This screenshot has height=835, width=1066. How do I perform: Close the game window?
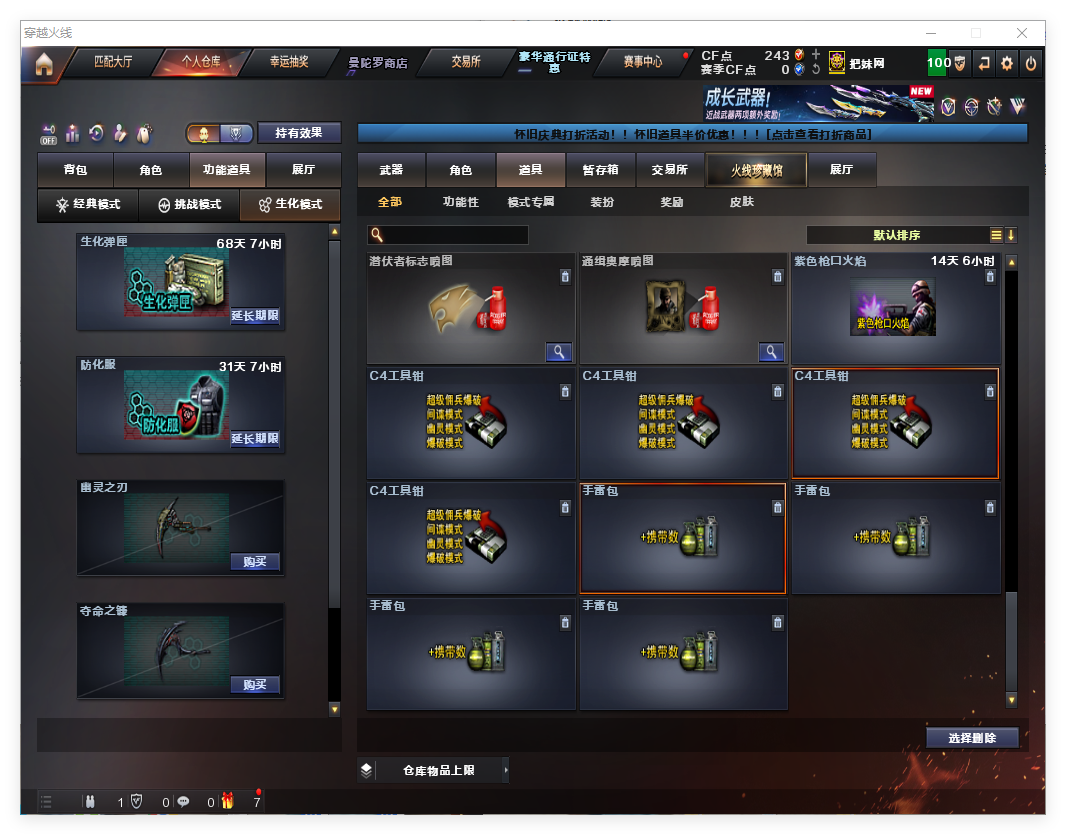pos(1022,33)
